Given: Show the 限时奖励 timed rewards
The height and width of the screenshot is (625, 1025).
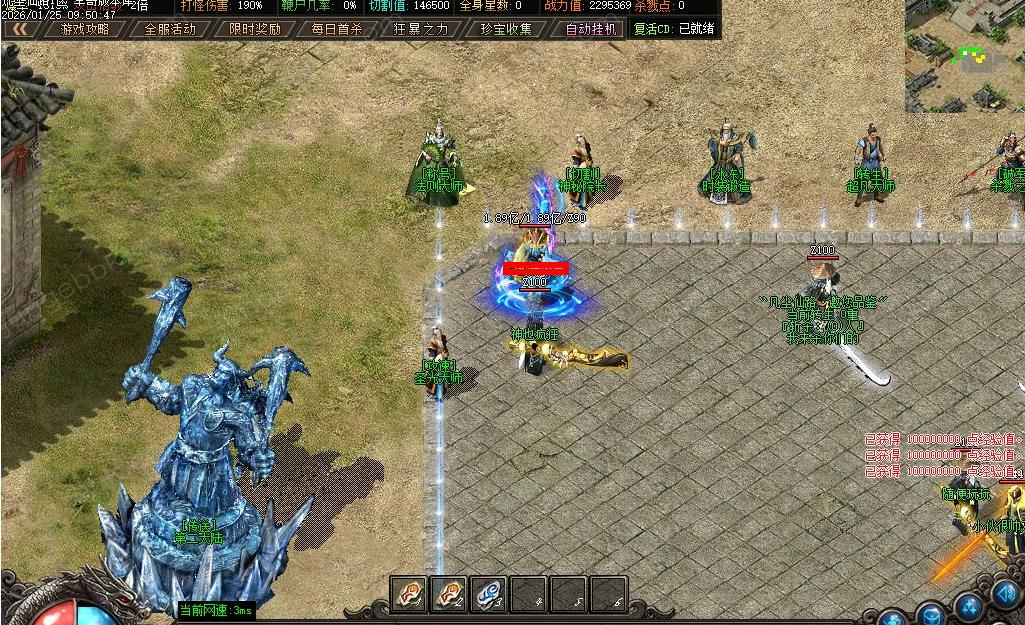Looking at the screenshot, I should [x=254, y=29].
